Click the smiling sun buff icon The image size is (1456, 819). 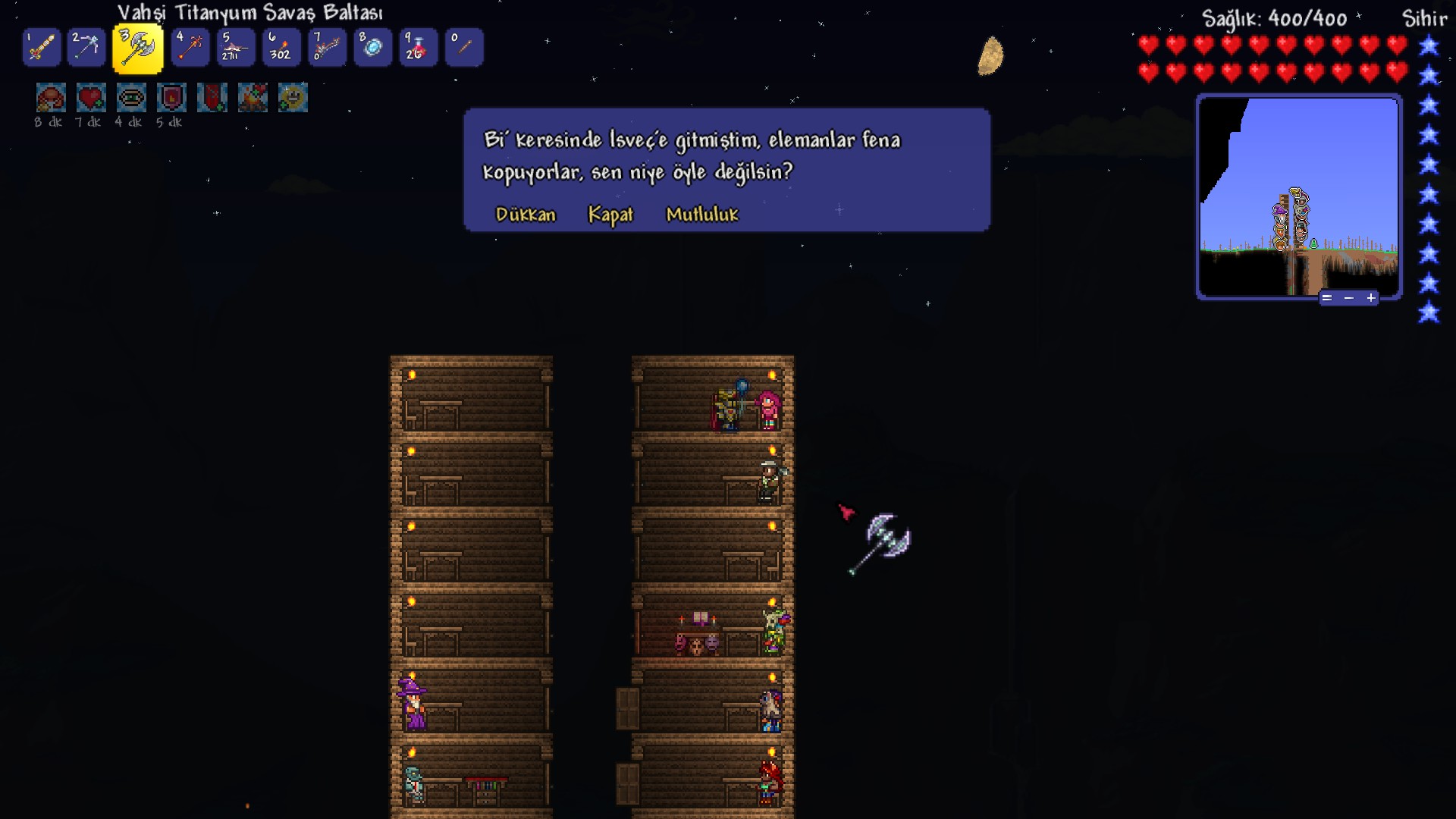click(293, 98)
